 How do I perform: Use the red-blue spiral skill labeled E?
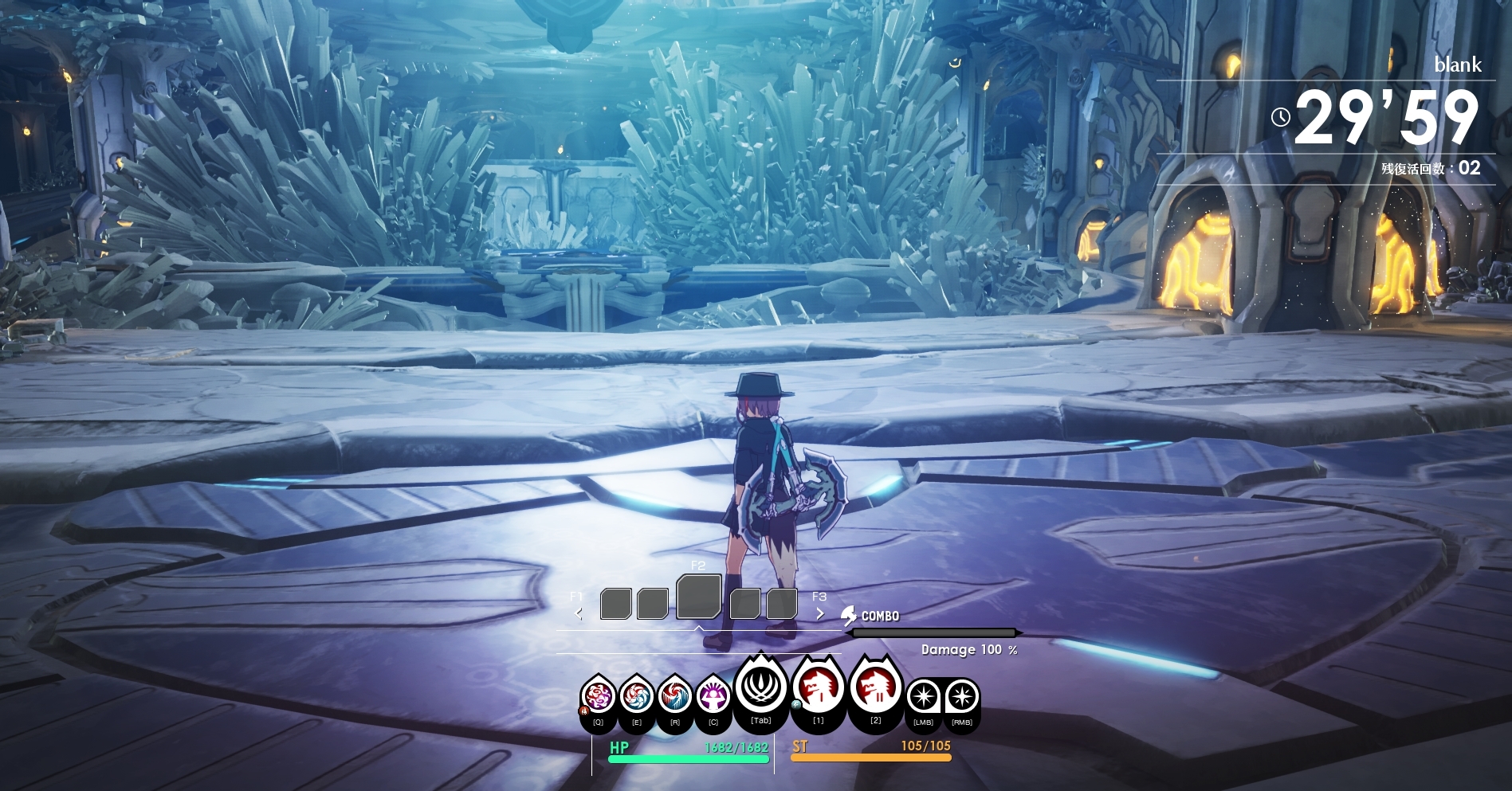tap(637, 697)
